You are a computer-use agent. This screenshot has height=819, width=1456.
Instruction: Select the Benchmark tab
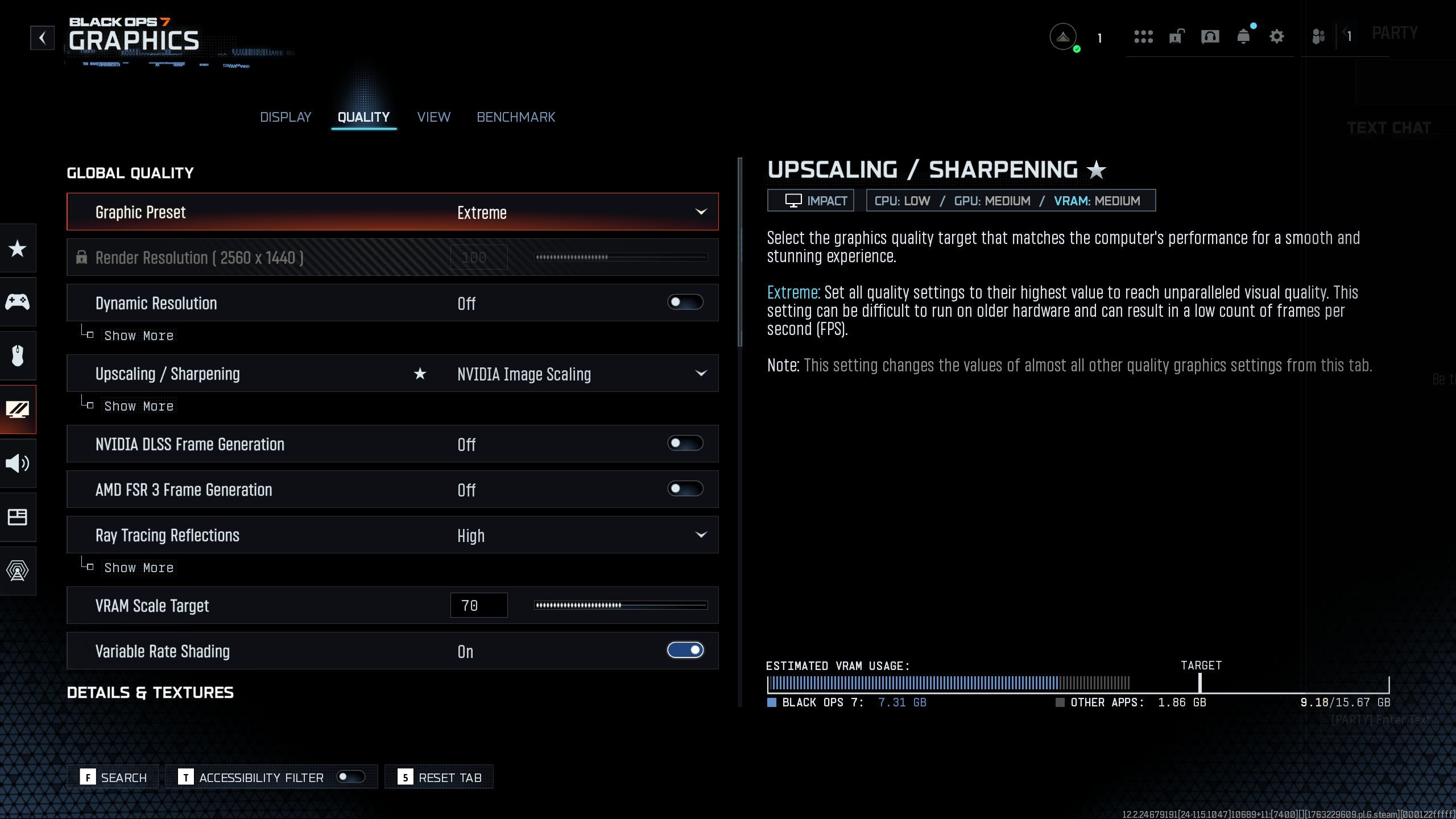tap(516, 117)
